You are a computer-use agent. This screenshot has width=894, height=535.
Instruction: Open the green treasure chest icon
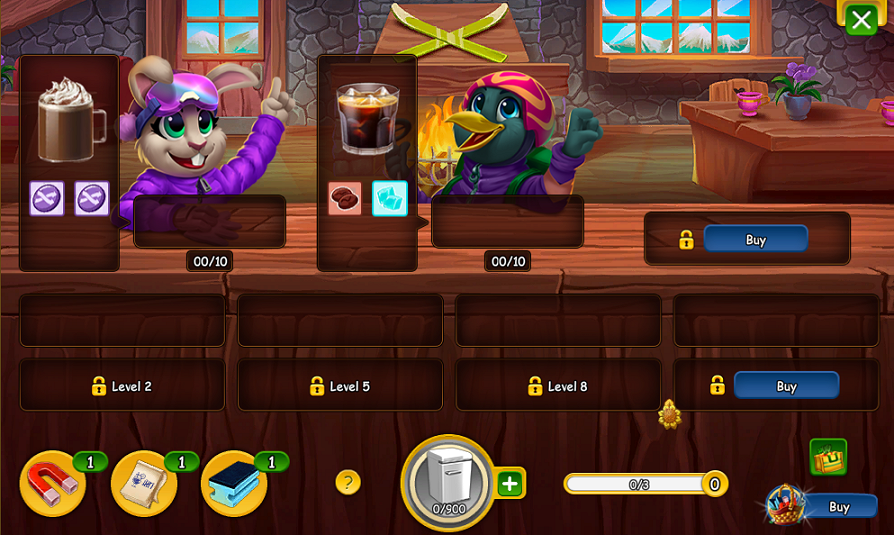click(828, 457)
